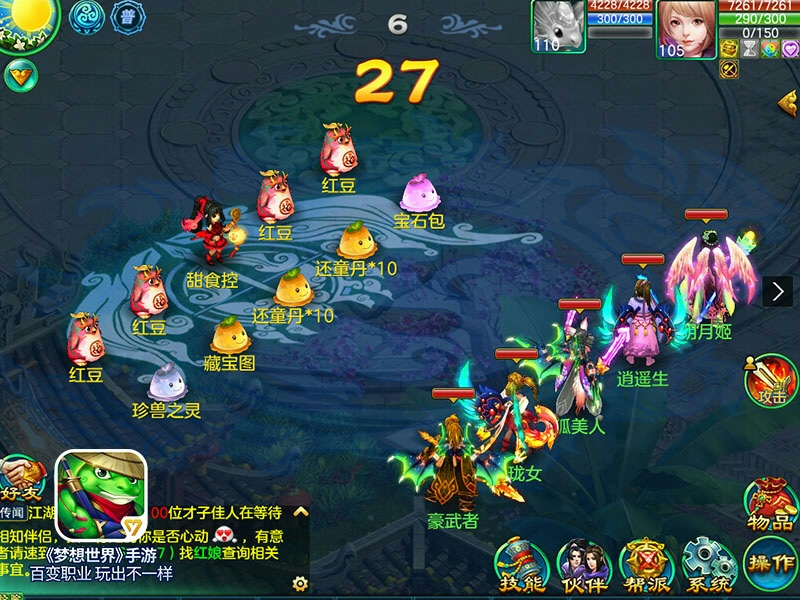
Task: Tap the 操作 action button
Action: [x=770, y=566]
